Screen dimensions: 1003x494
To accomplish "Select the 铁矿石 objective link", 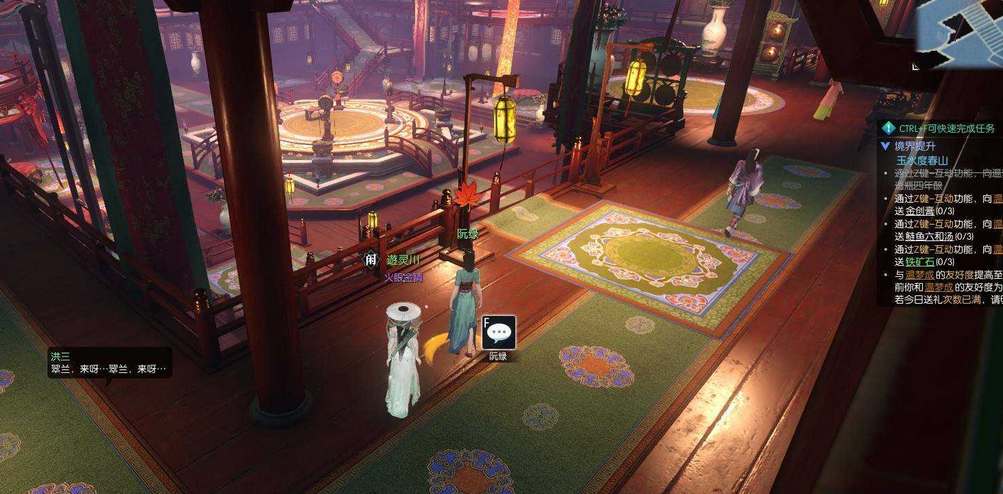I will click(x=915, y=261).
